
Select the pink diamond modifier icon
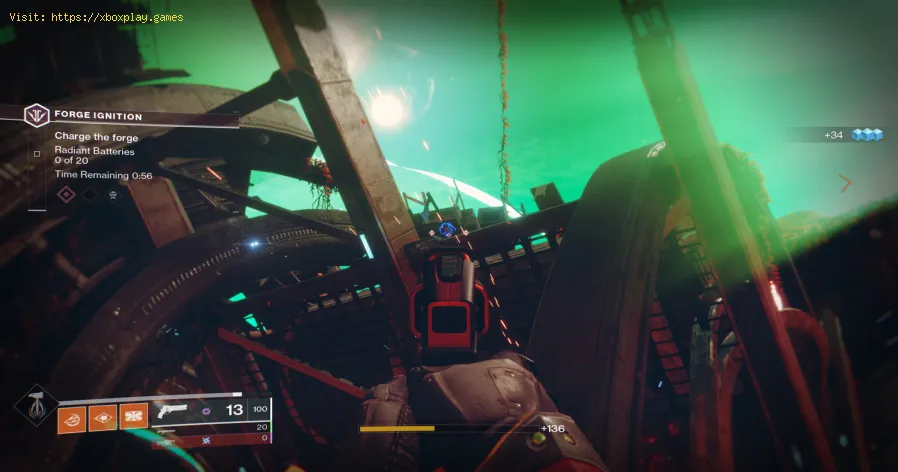coord(67,194)
